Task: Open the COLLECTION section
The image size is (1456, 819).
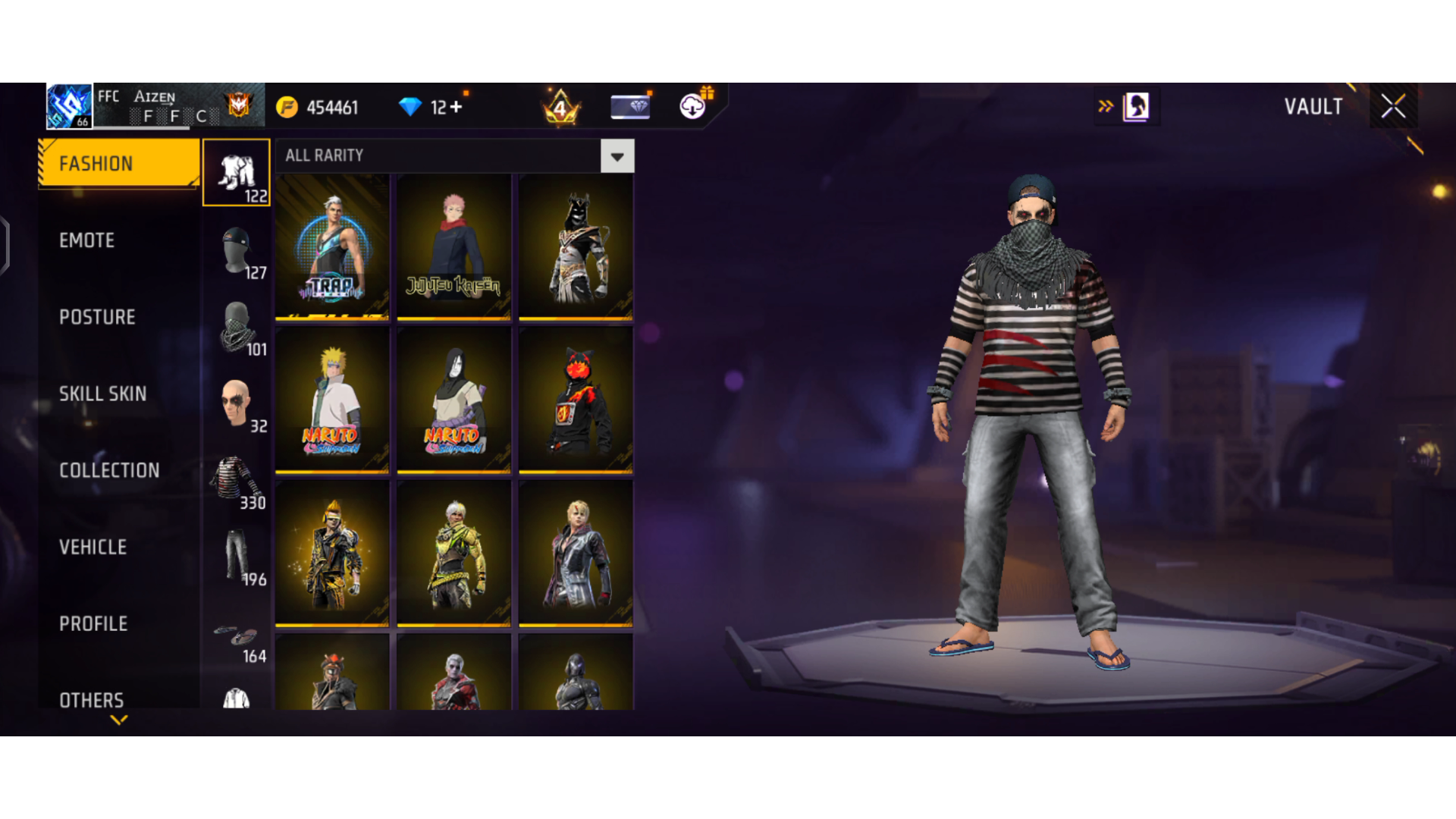Action: coord(109,470)
